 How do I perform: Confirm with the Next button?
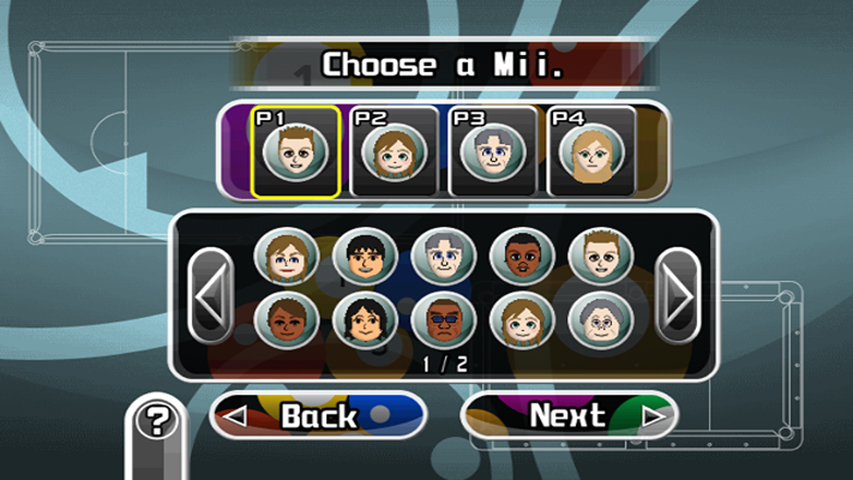(568, 416)
